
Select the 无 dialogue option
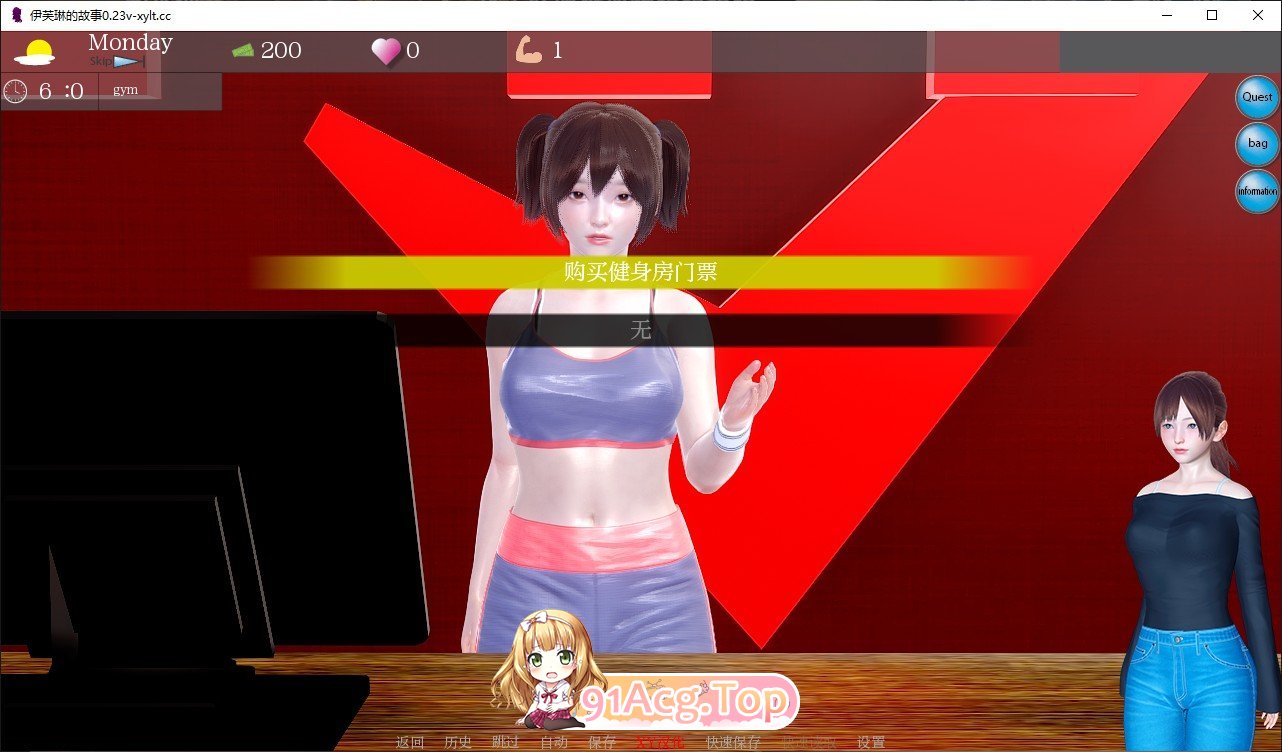pos(641,330)
